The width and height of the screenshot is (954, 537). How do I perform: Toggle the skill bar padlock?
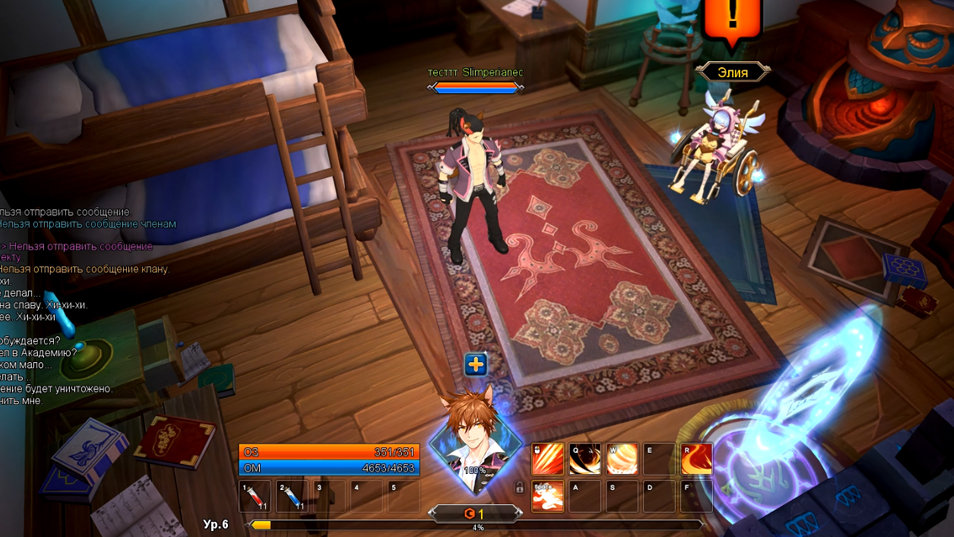pos(519,487)
